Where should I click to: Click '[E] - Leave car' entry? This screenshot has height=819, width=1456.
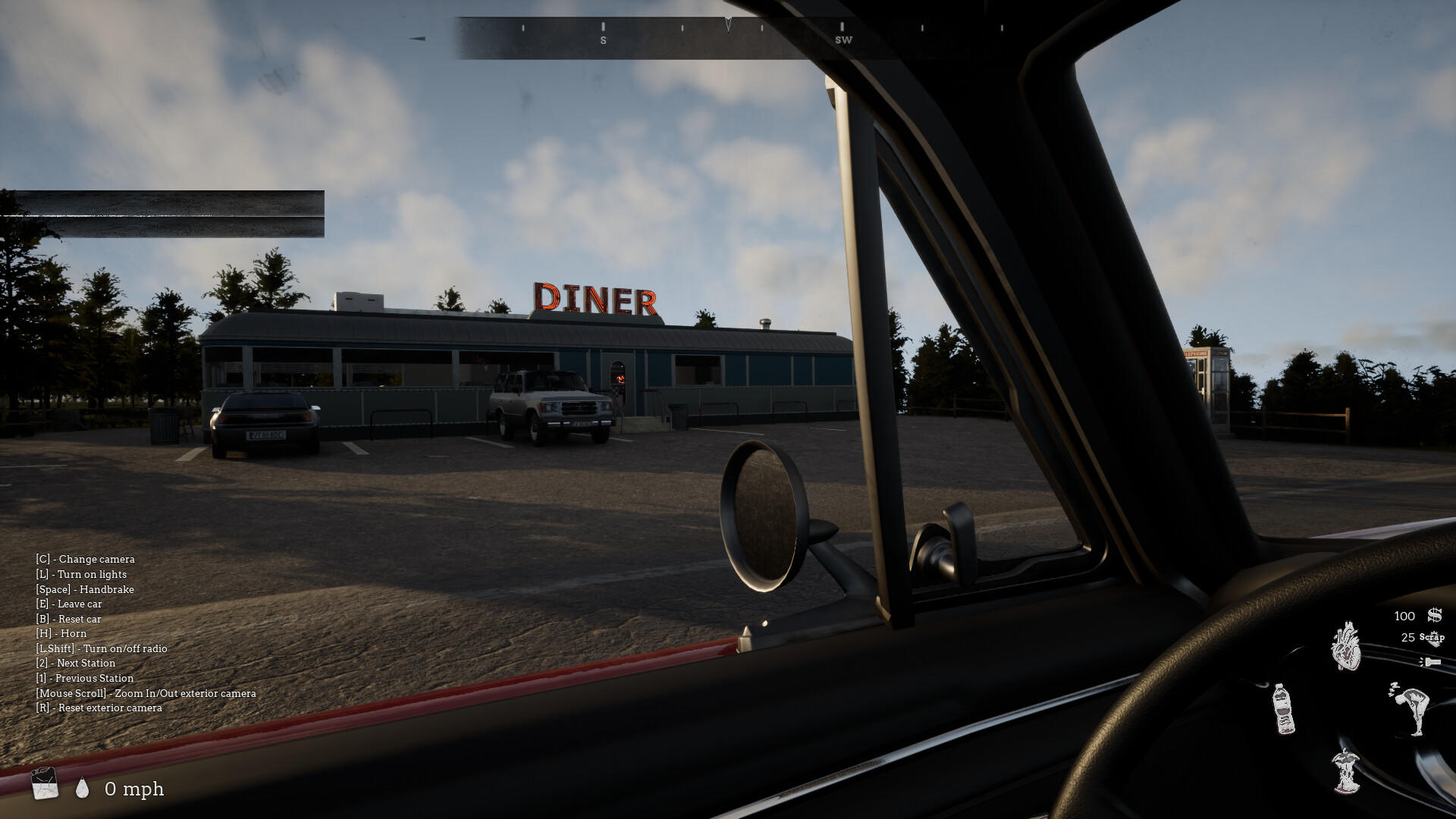[x=70, y=604]
